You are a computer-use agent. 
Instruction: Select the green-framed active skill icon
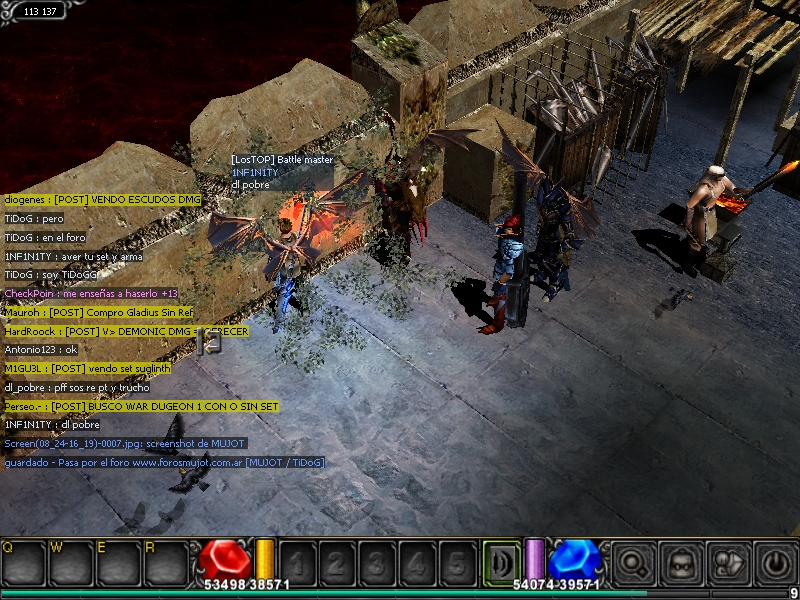[500, 561]
